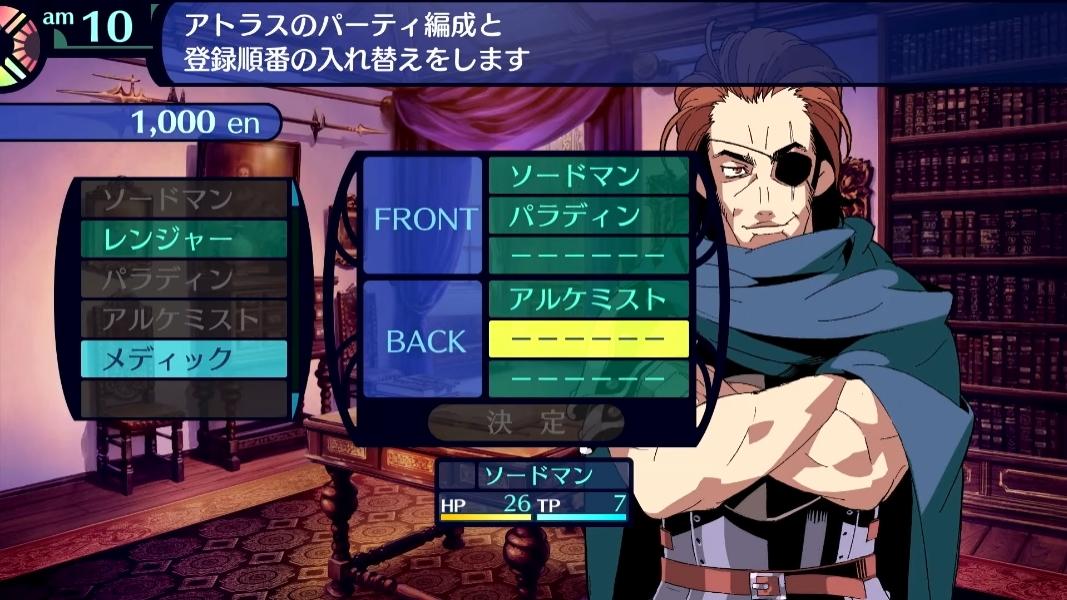1067x600 pixels.
Task: Select ソードマン in the FRONT row
Action: click(588, 176)
